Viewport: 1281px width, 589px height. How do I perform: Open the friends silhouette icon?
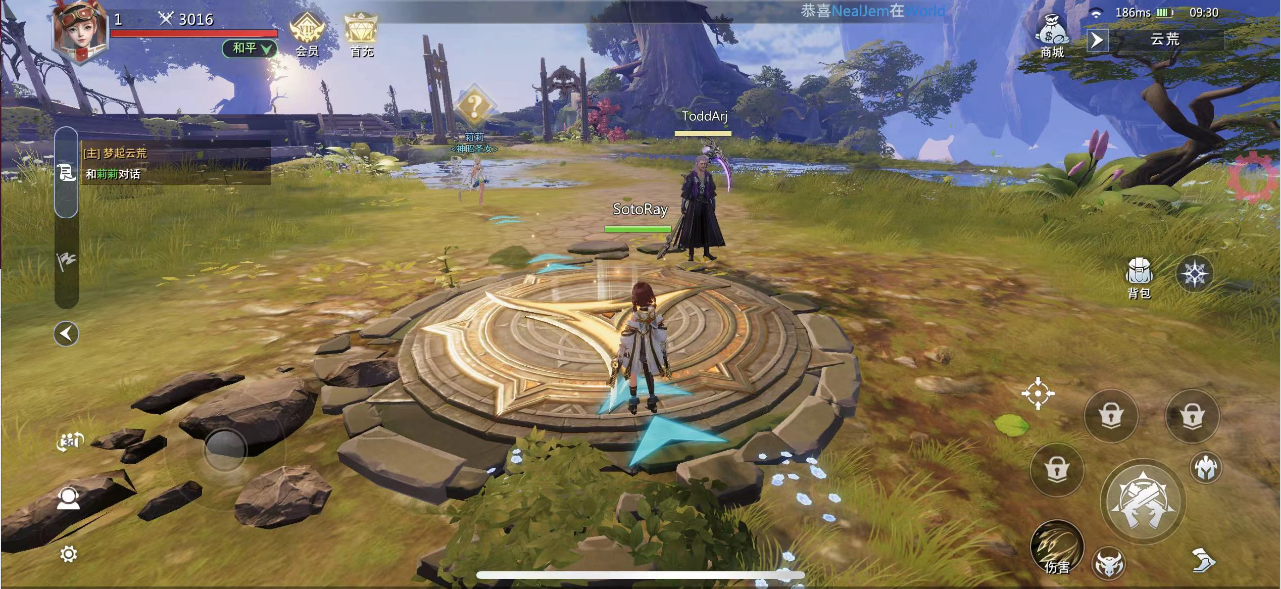[68, 497]
